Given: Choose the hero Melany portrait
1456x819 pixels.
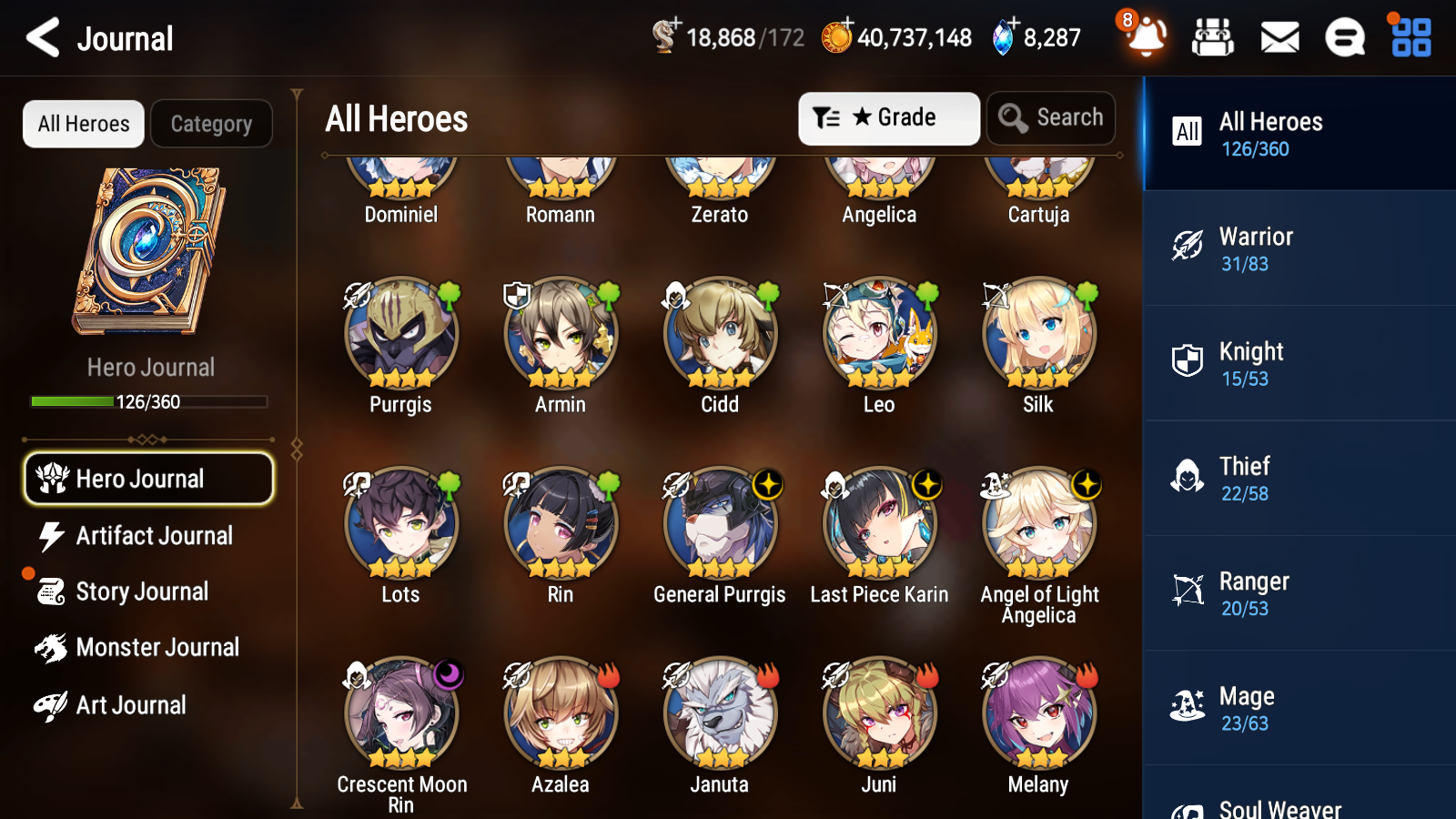Looking at the screenshot, I should point(1039,715).
